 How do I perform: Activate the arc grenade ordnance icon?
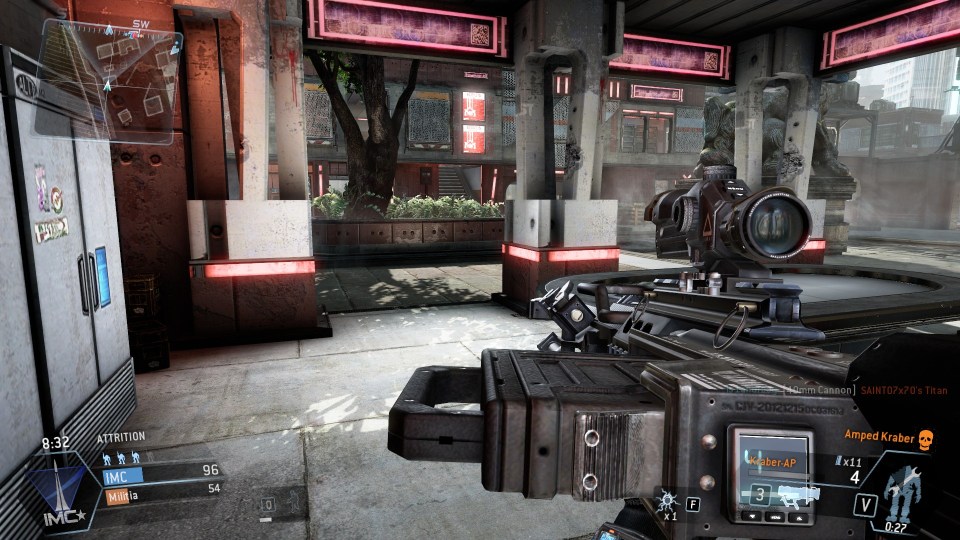[668, 496]
